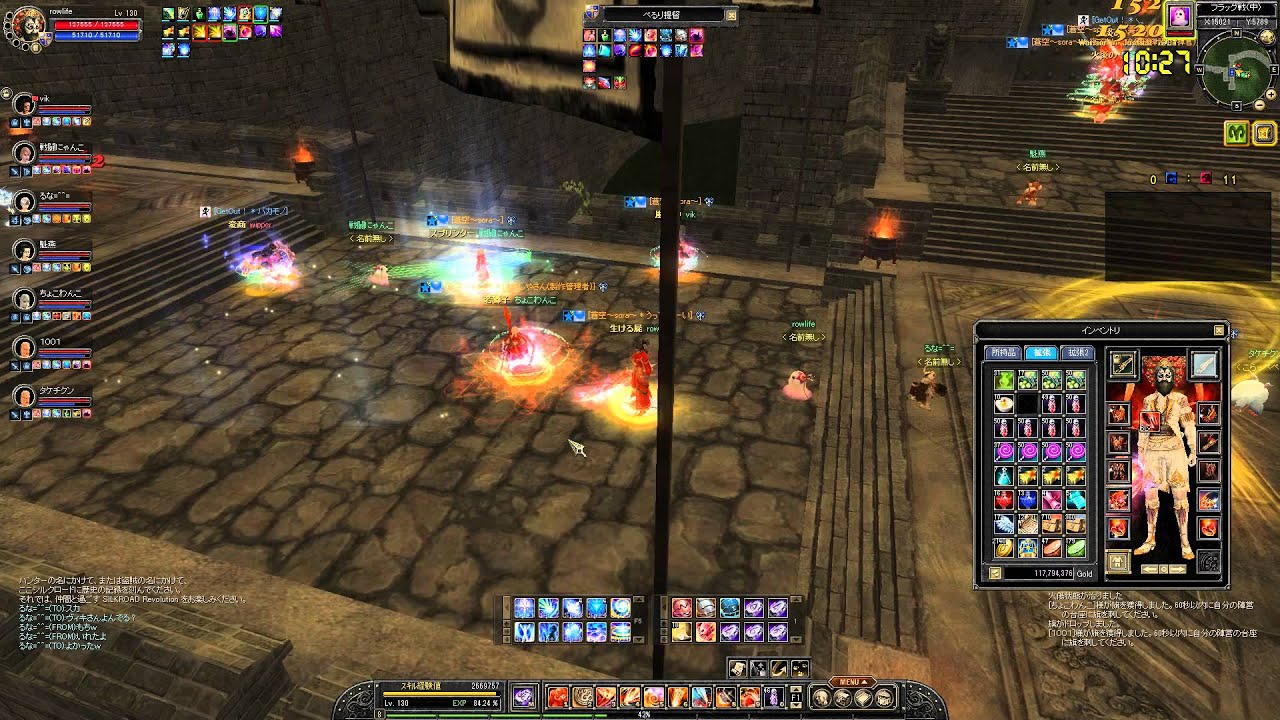Switch to the 所持品 inventory tab
This screenshot has height=720, width=1280.
1002,353
